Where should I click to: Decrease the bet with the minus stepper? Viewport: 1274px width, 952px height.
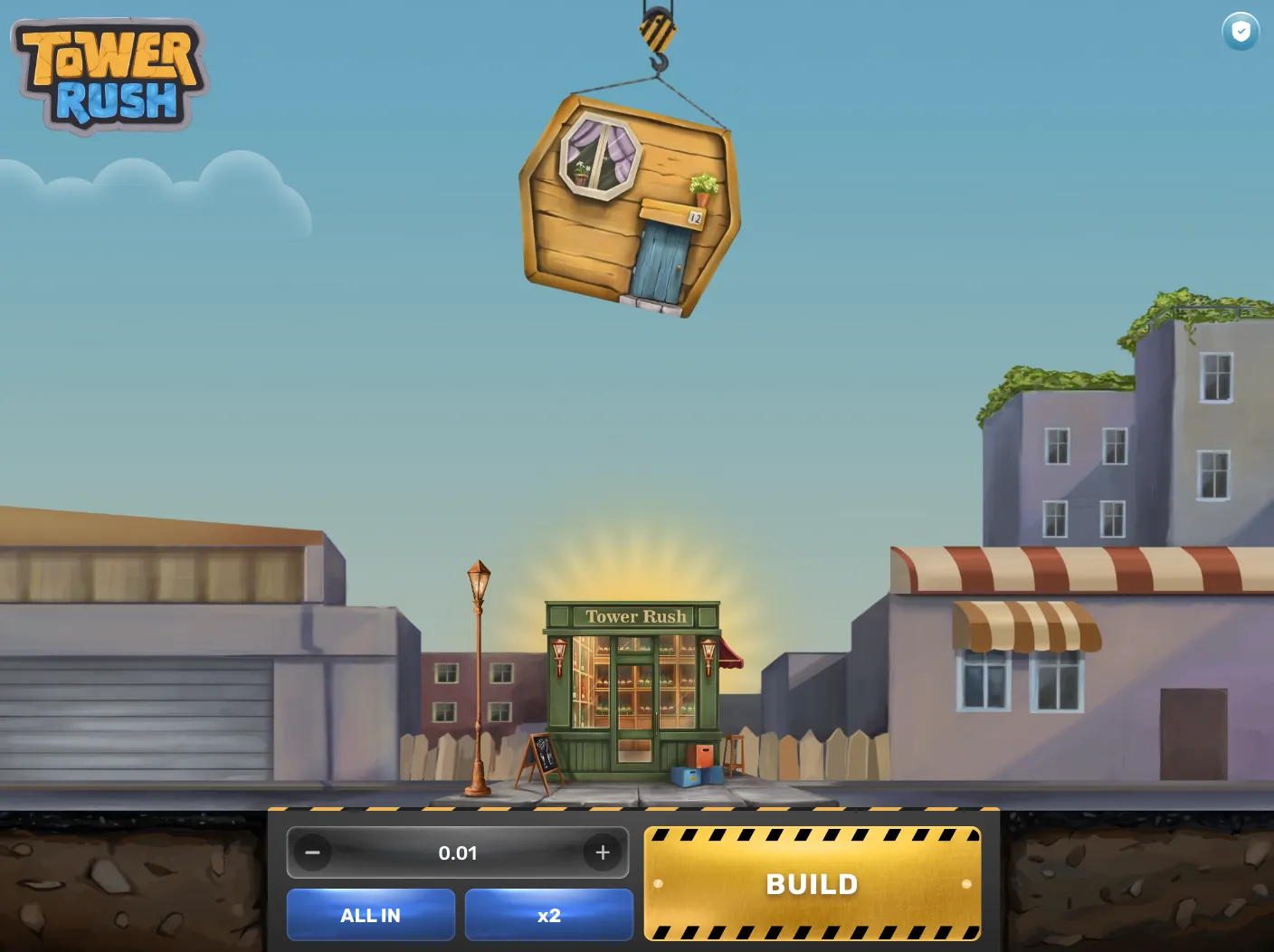tap(313, 852)
